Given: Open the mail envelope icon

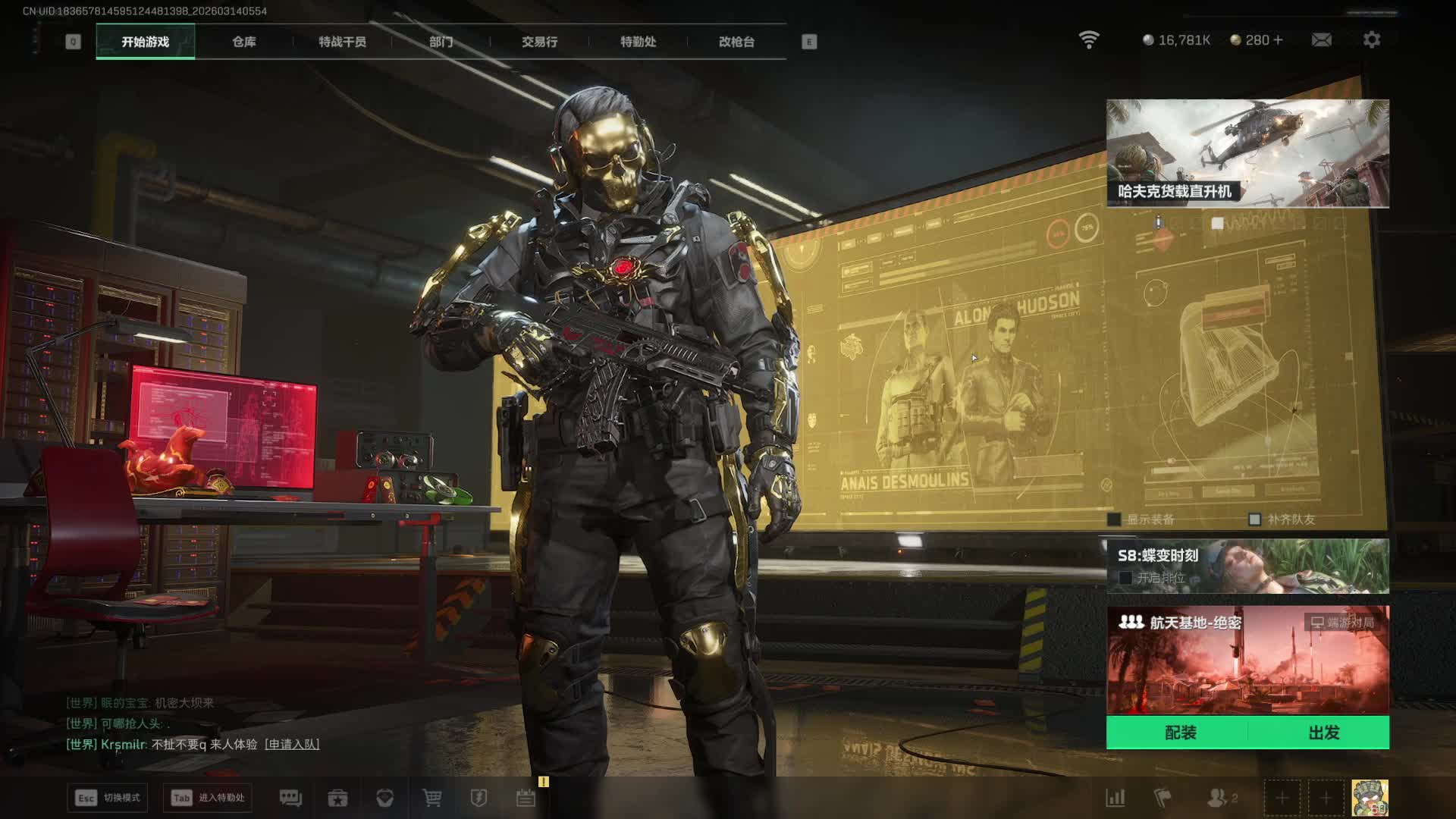Looking at the screenshot, I should click(1321, 40).
